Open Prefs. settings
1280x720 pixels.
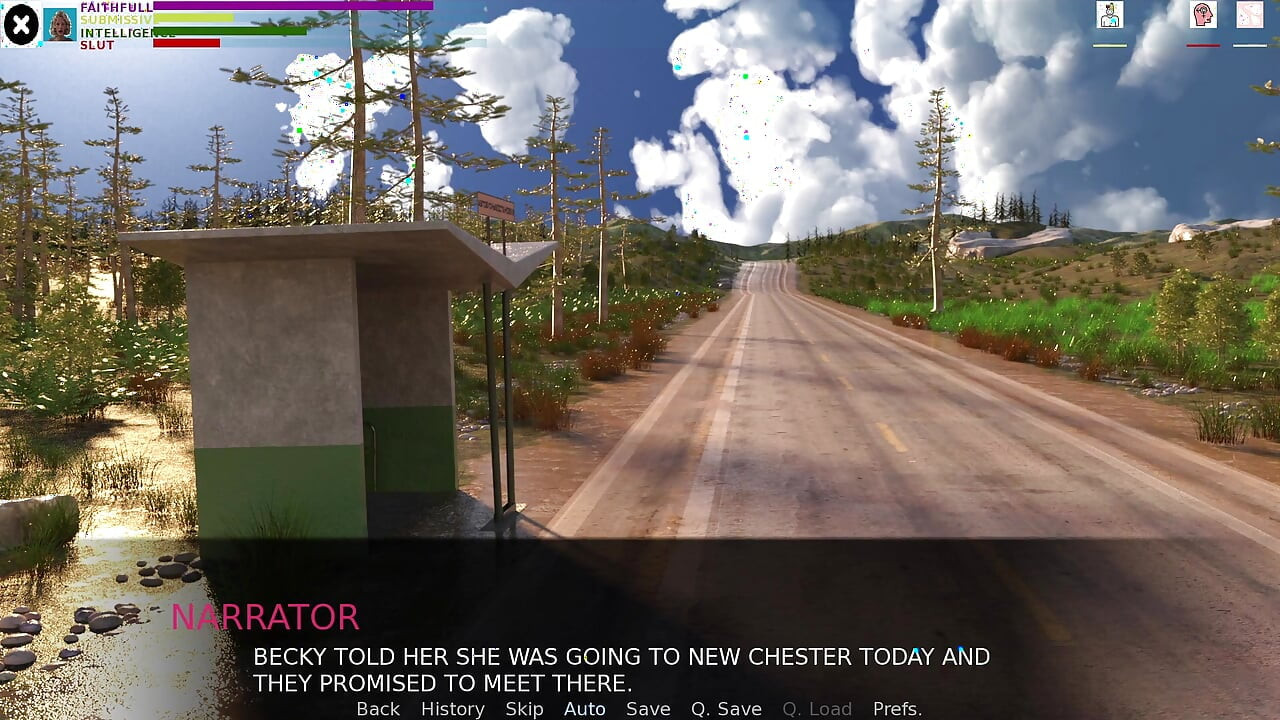pyautogui.click(x=897, y=709)
